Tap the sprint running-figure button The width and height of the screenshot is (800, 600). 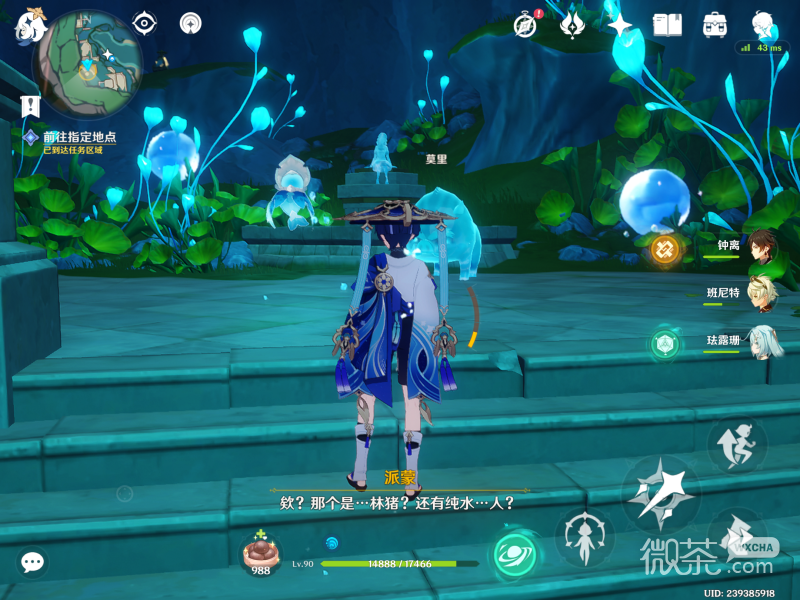(737, 444)
